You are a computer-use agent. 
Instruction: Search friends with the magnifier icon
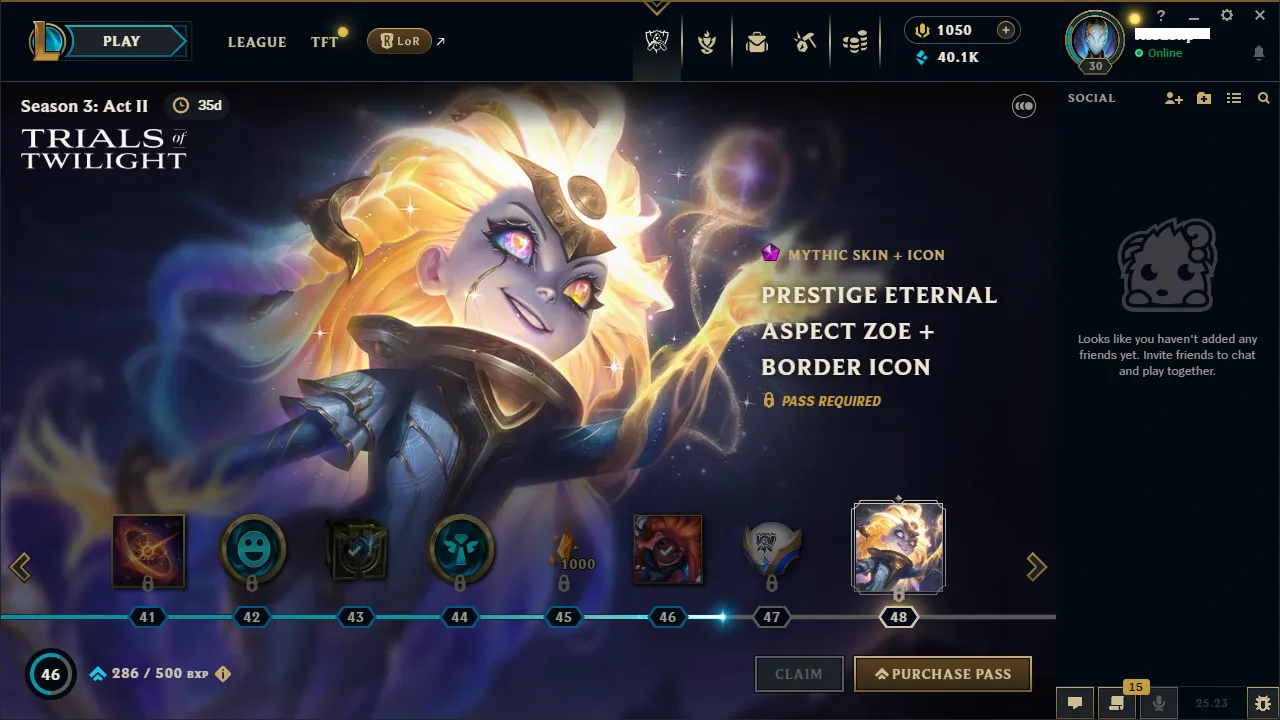[x=1264, y=98]
